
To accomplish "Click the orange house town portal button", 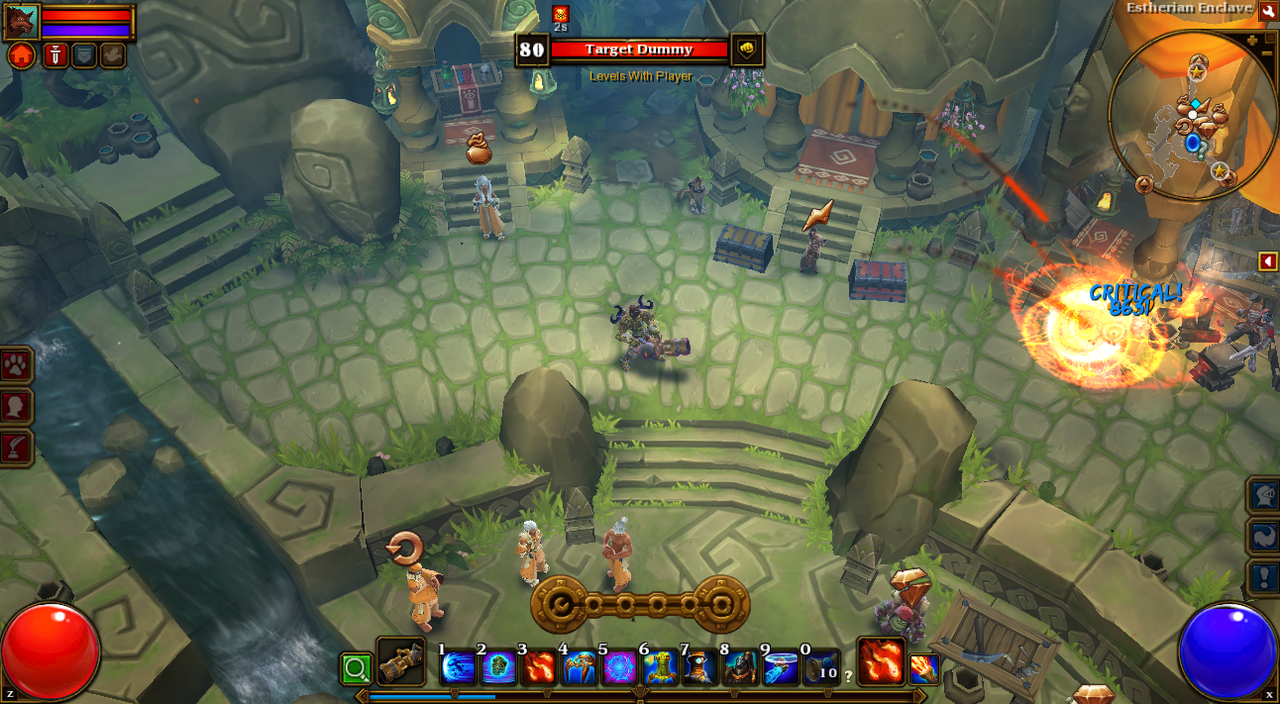I will [21, 55].
